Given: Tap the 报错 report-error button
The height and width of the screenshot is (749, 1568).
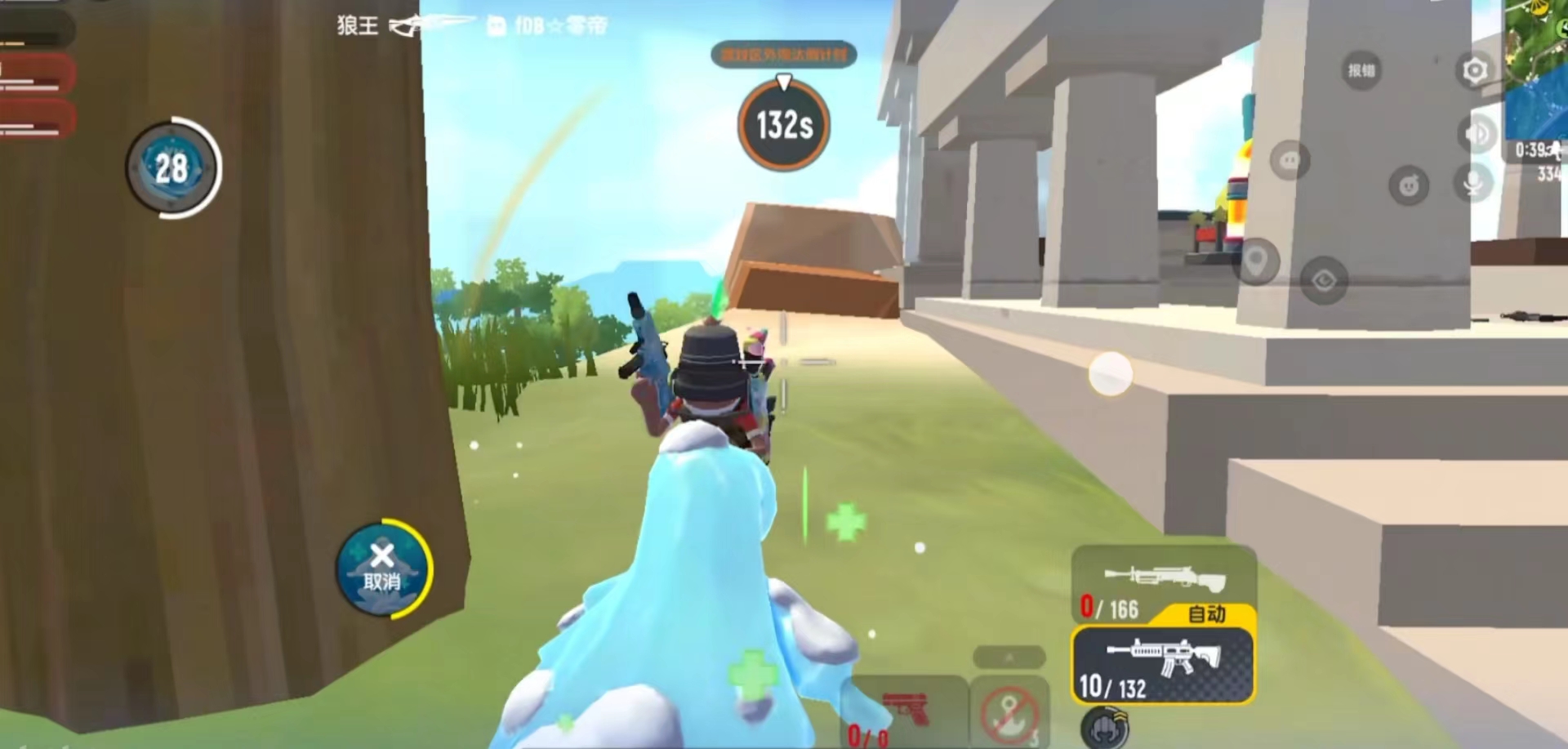Looking at the screenshot, I should 1361,71.
